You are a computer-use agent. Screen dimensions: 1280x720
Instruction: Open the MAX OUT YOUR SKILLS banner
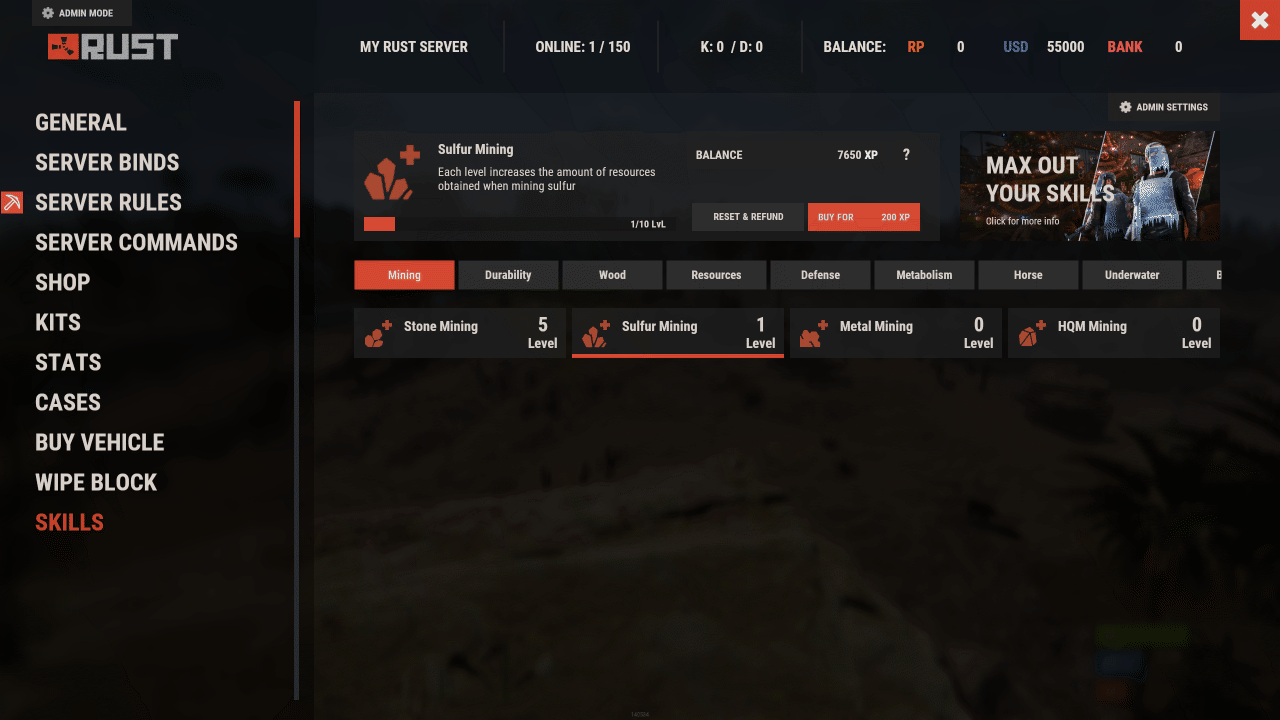click(x=1089, y=186)
